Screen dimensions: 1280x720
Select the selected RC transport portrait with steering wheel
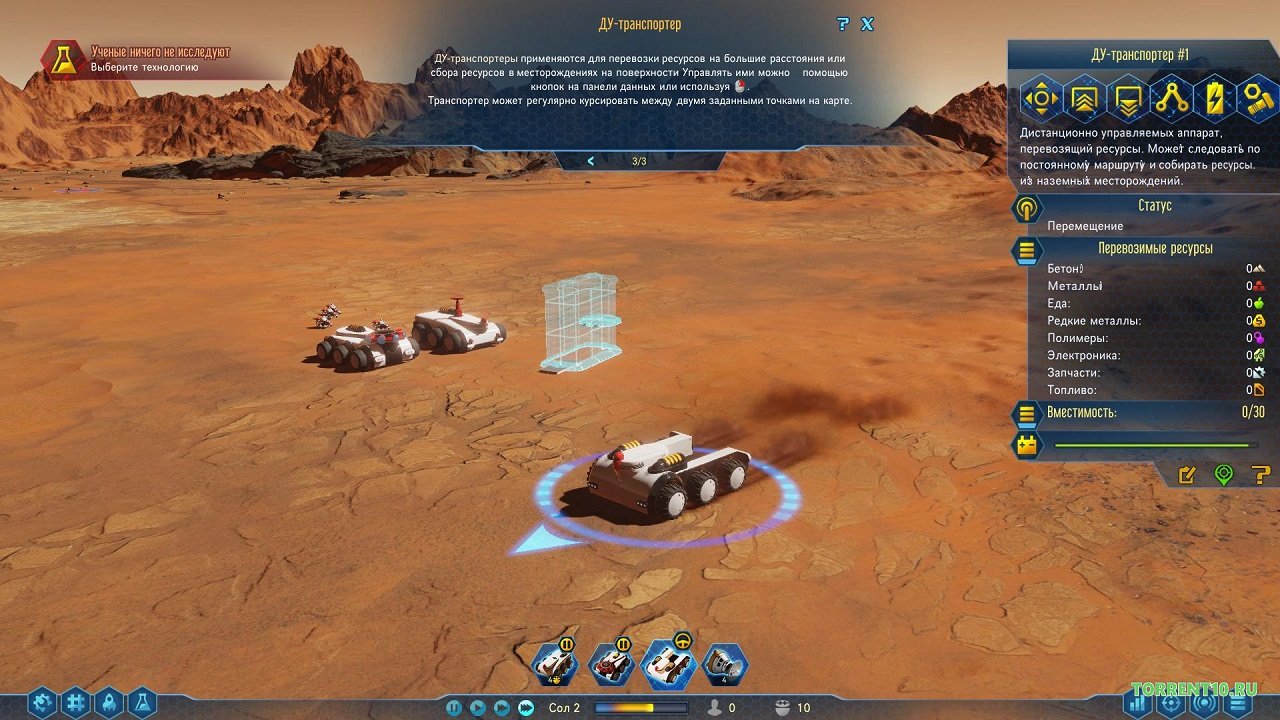tap(668, 663)
